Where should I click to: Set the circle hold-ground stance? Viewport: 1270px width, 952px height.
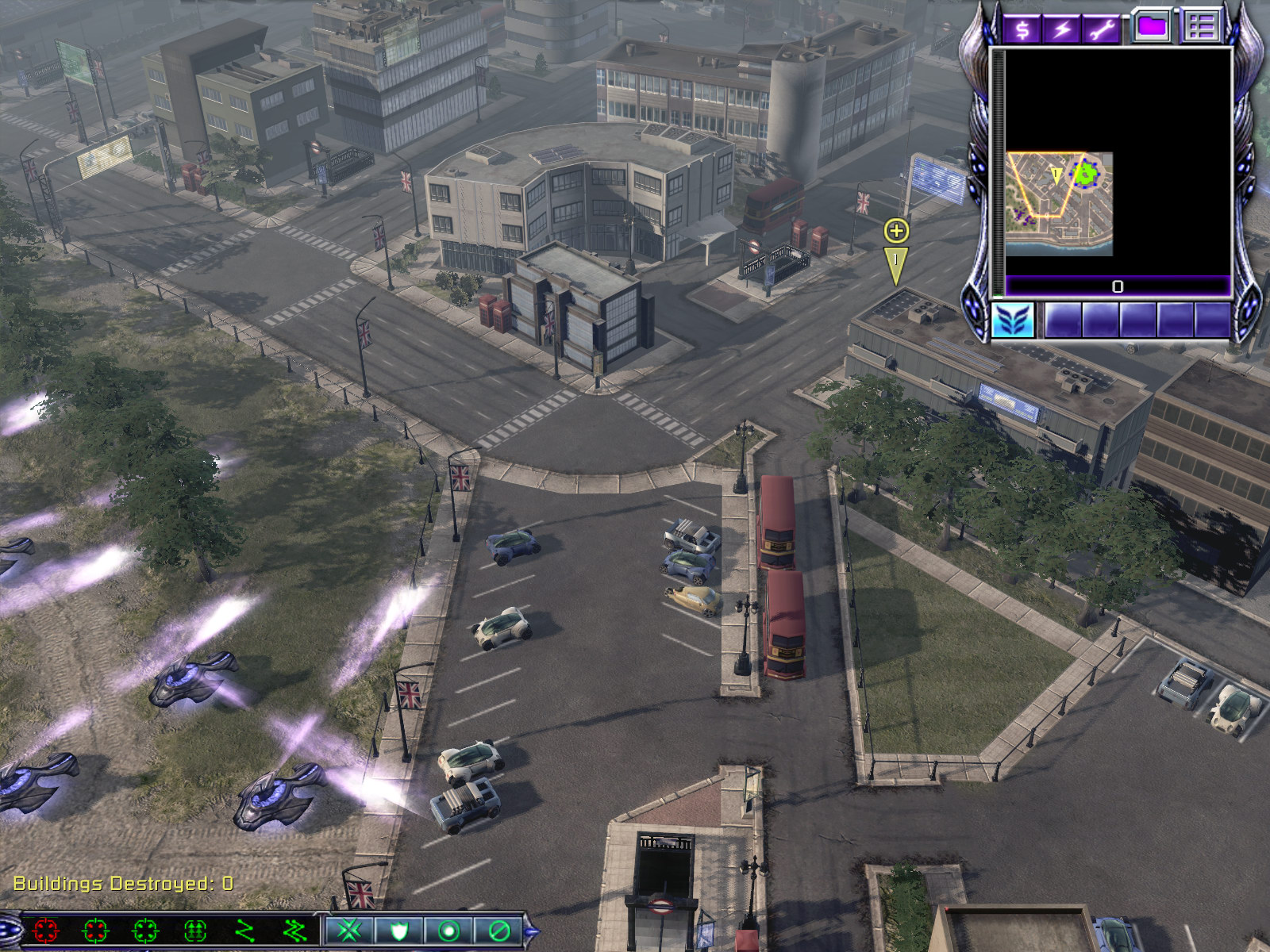448,930
